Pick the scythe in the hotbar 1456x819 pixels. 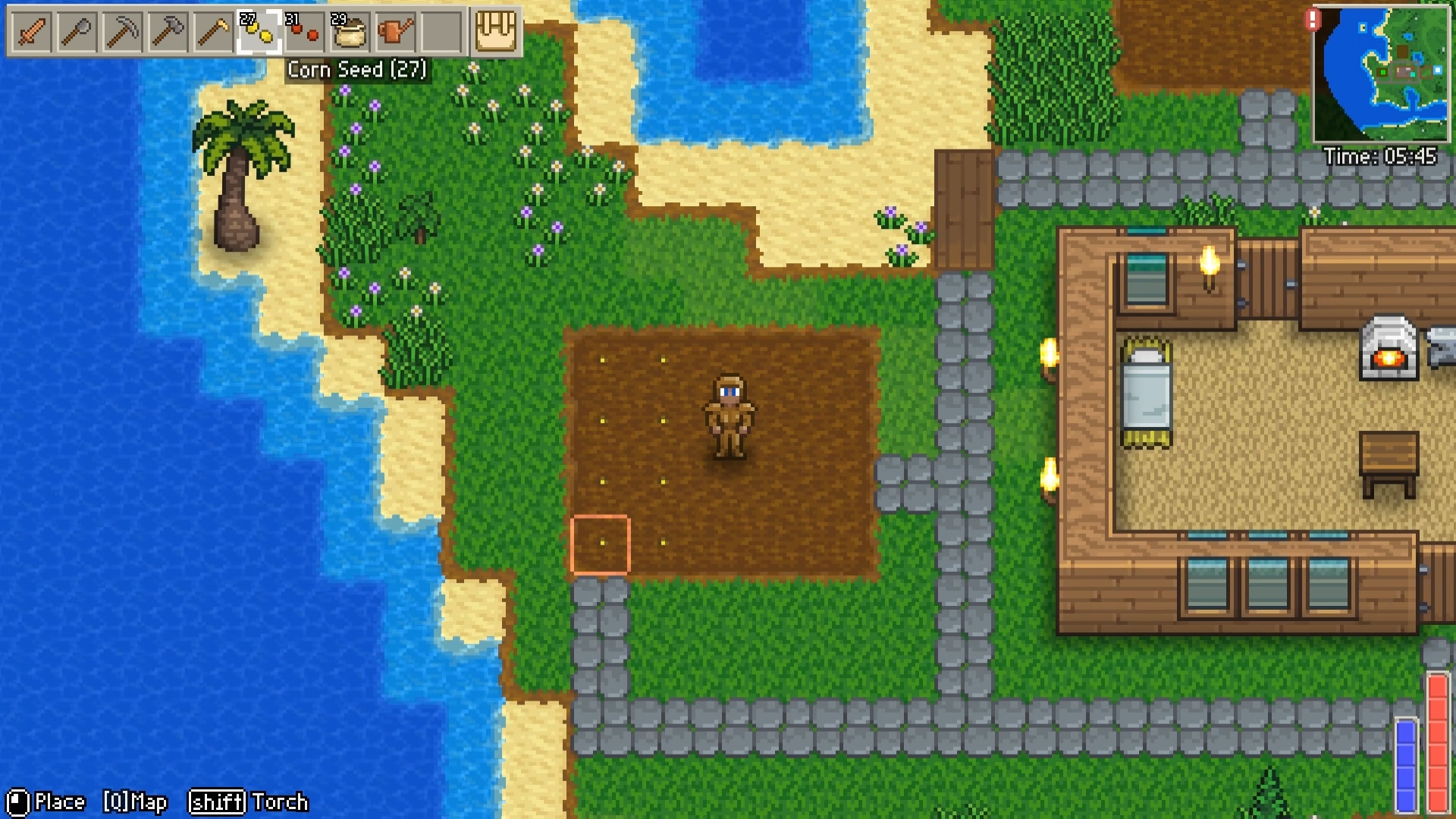213,32
